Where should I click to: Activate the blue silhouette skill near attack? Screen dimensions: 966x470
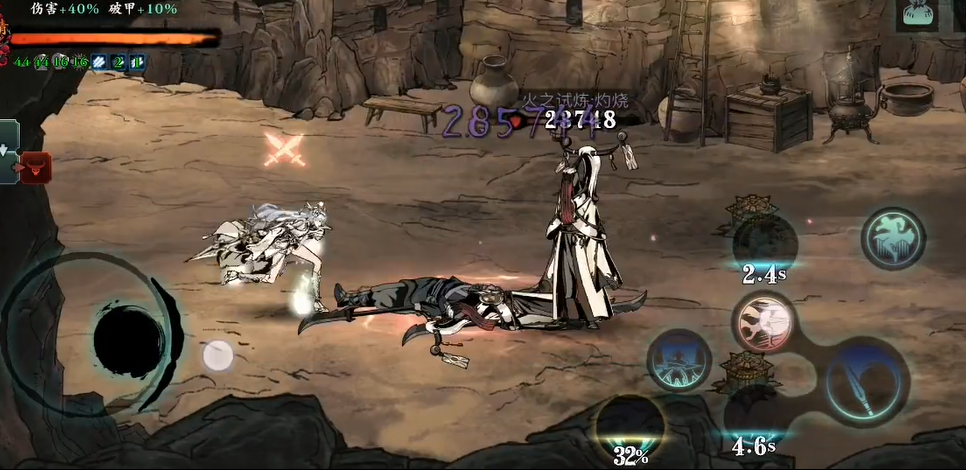click(680, 359)
